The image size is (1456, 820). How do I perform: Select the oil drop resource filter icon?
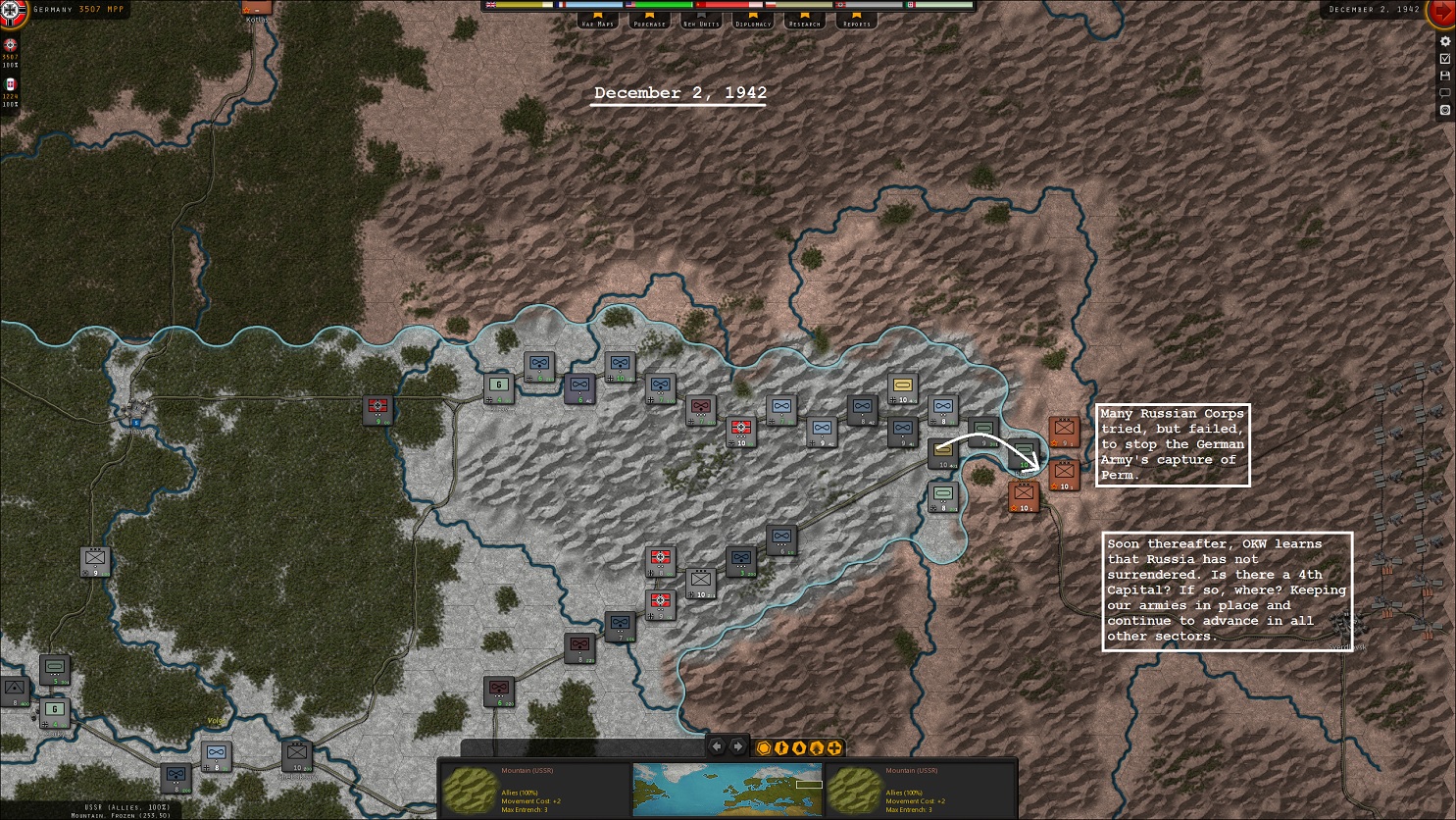(798, 747)
